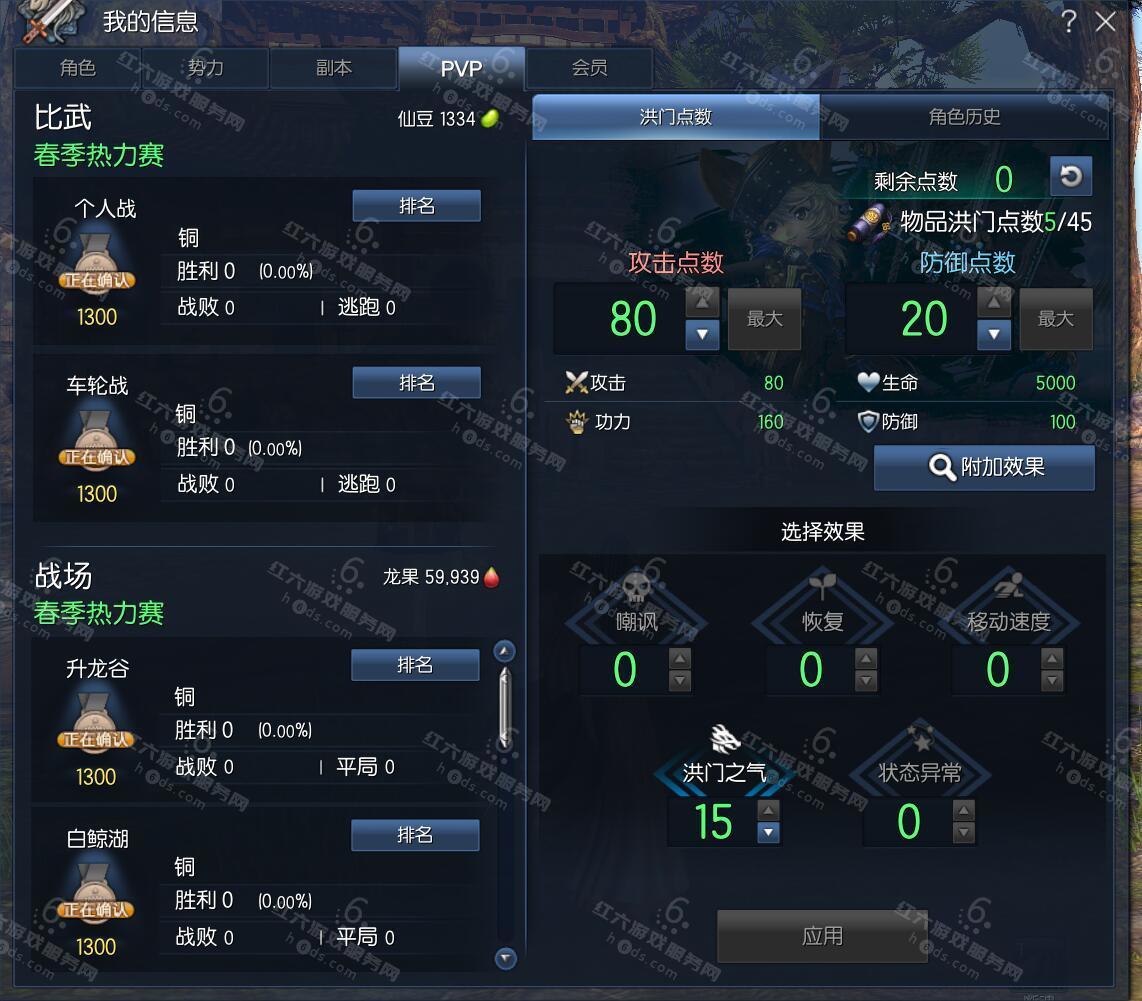Select the 副本 tab
This screenshot has height=1001, width=1142.
(x=333, y=69)
